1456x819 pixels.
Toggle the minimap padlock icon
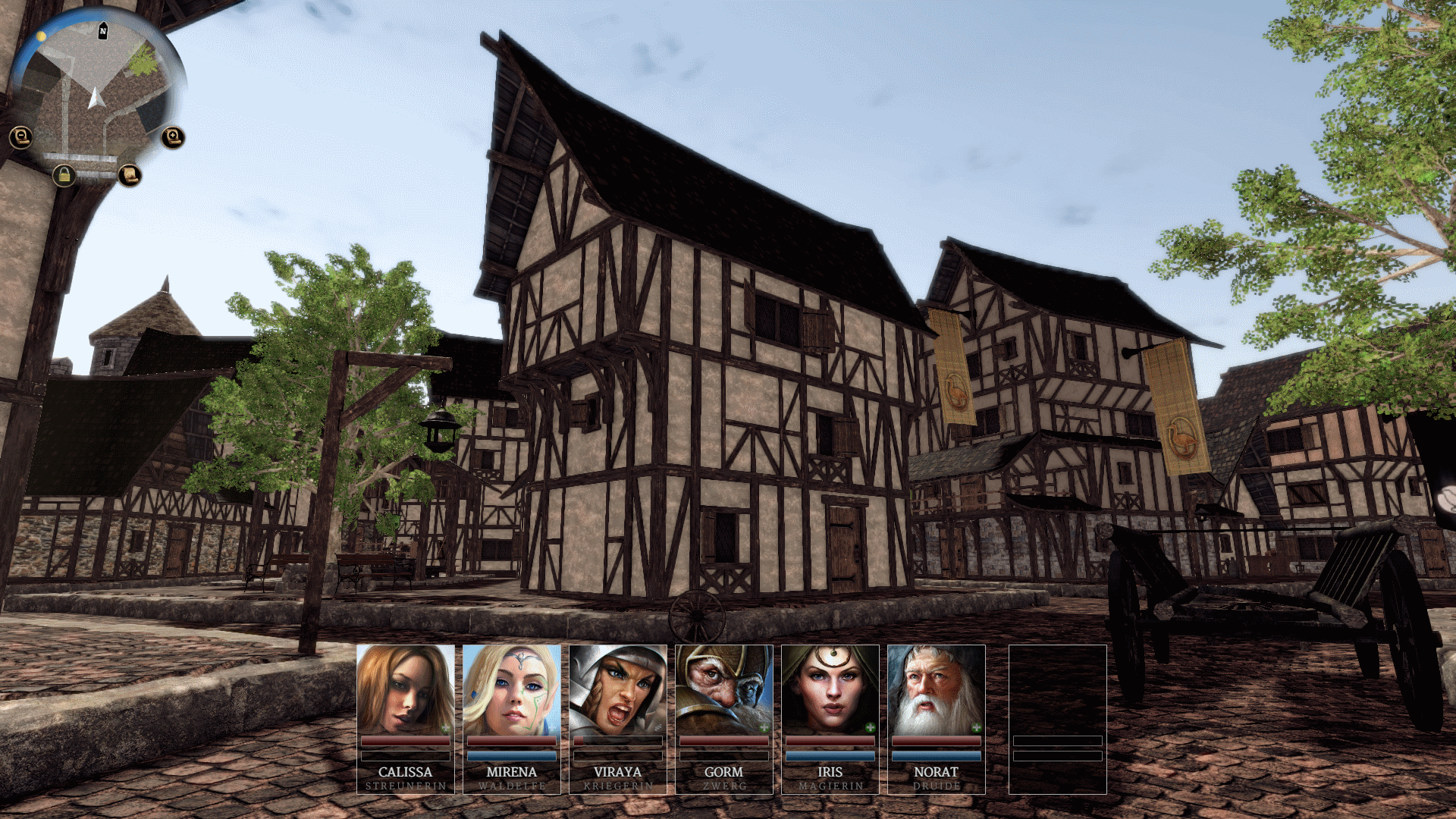[64, 176]
